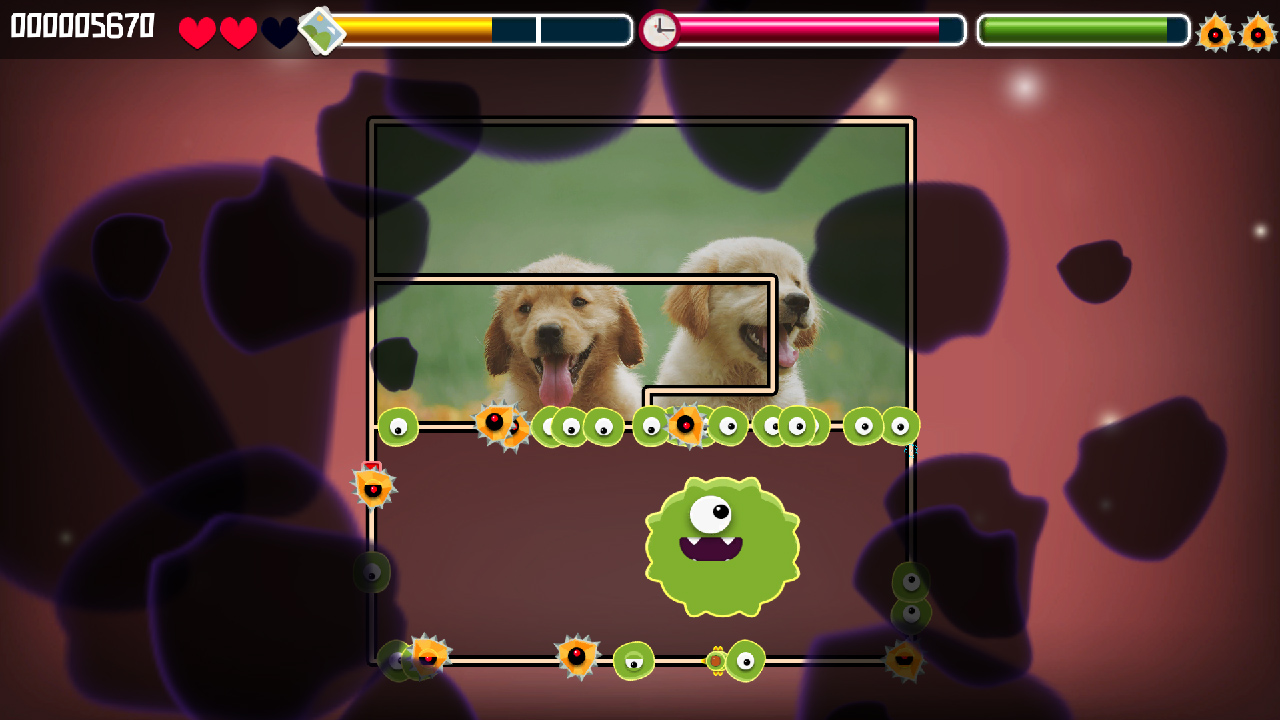Click the second red heart life icon
The width and height of the screenshot is (1280, 720).
pos(237,30)
